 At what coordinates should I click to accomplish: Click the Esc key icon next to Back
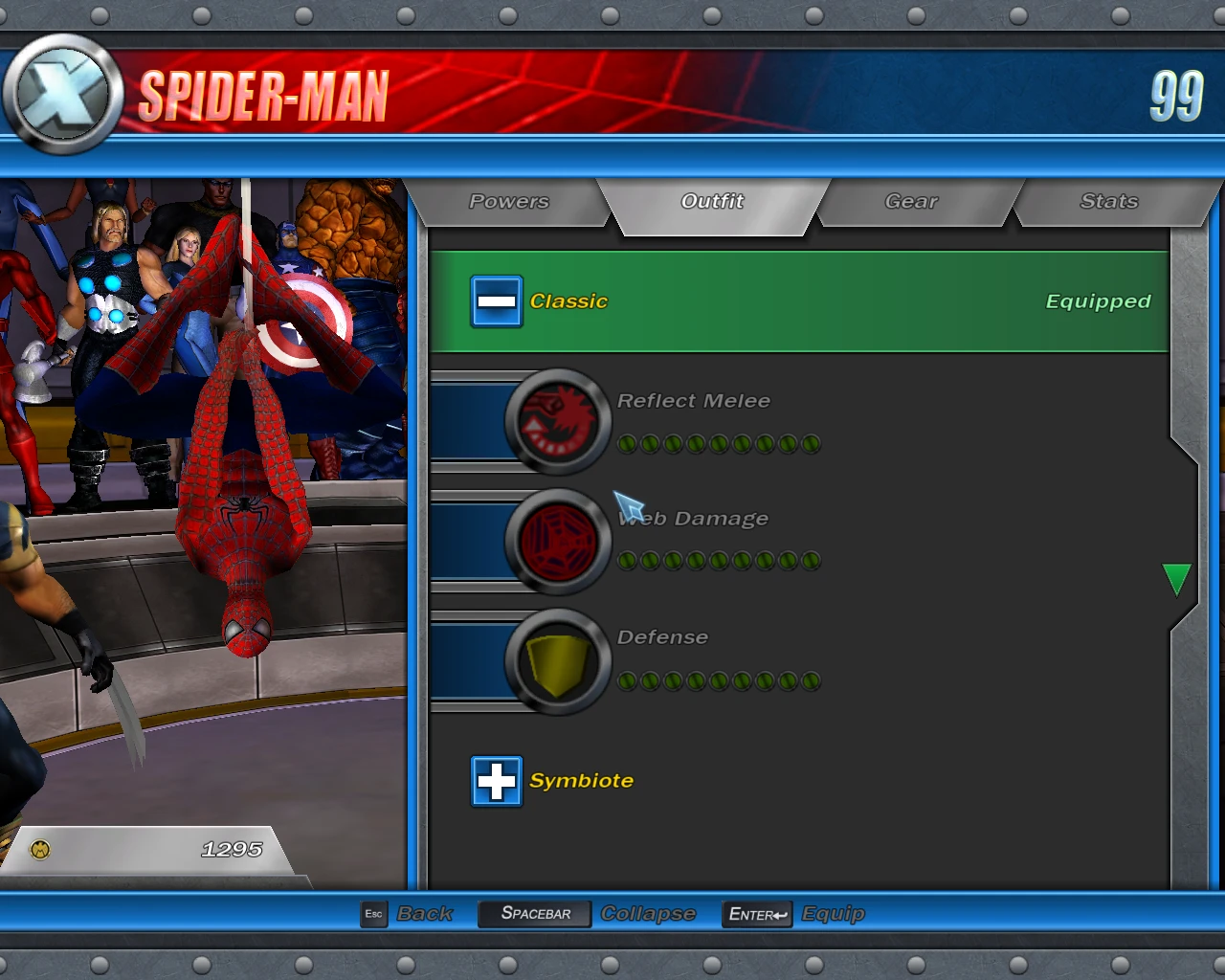point(373,914)
